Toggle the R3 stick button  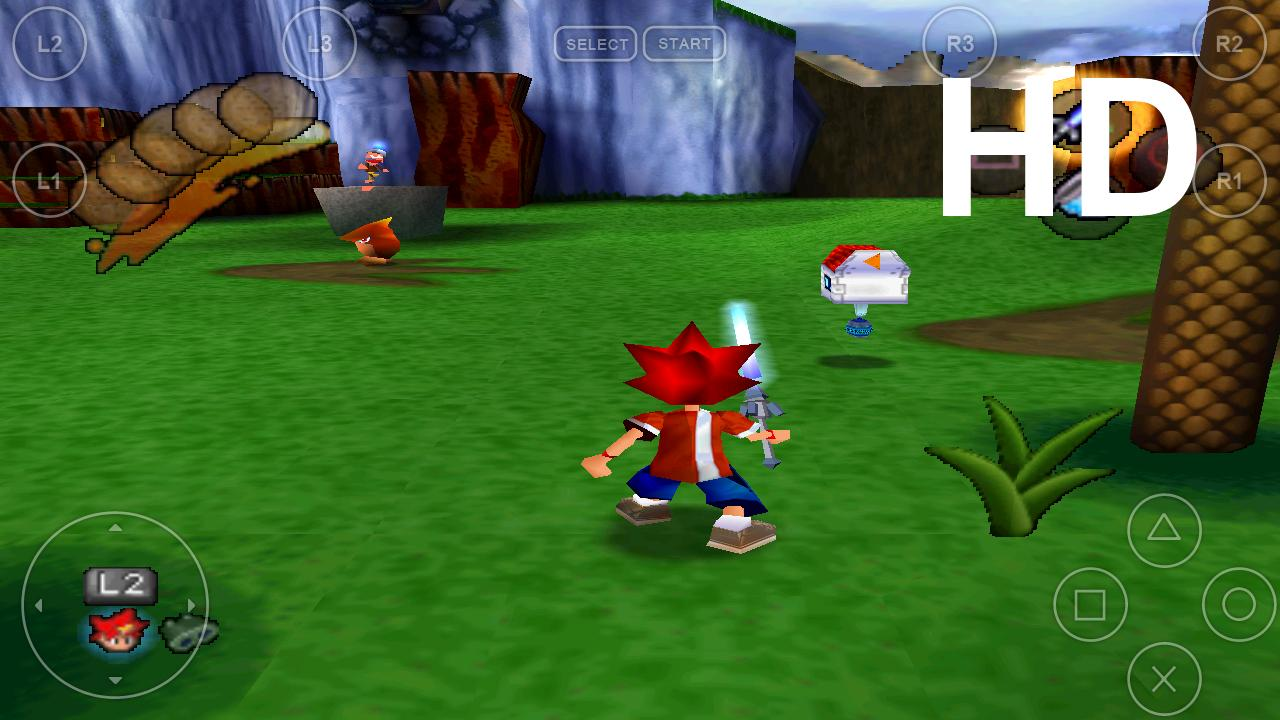[x=960, y=44]
